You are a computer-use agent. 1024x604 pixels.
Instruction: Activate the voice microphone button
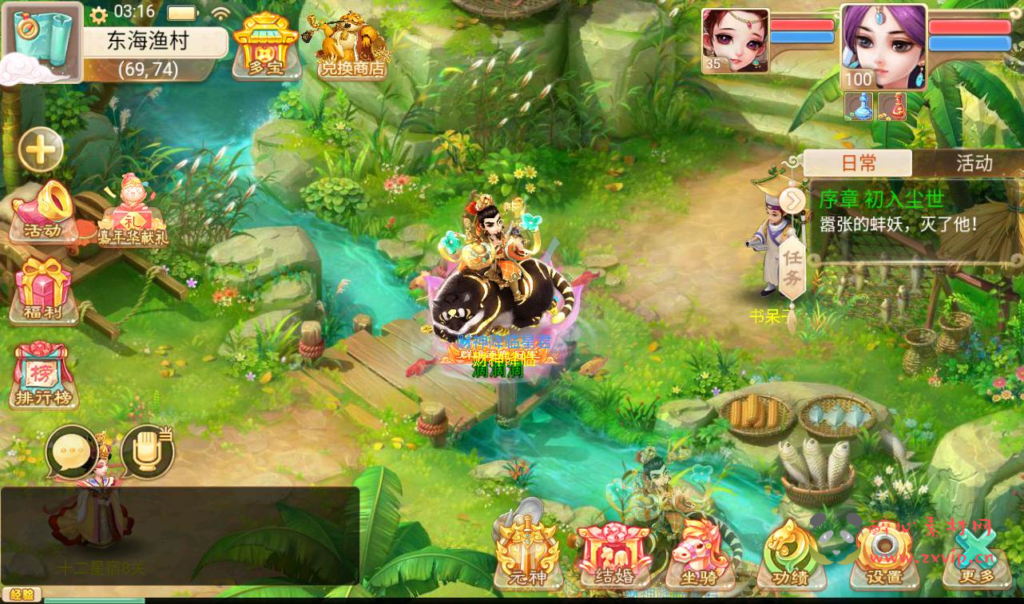[147, 452]
